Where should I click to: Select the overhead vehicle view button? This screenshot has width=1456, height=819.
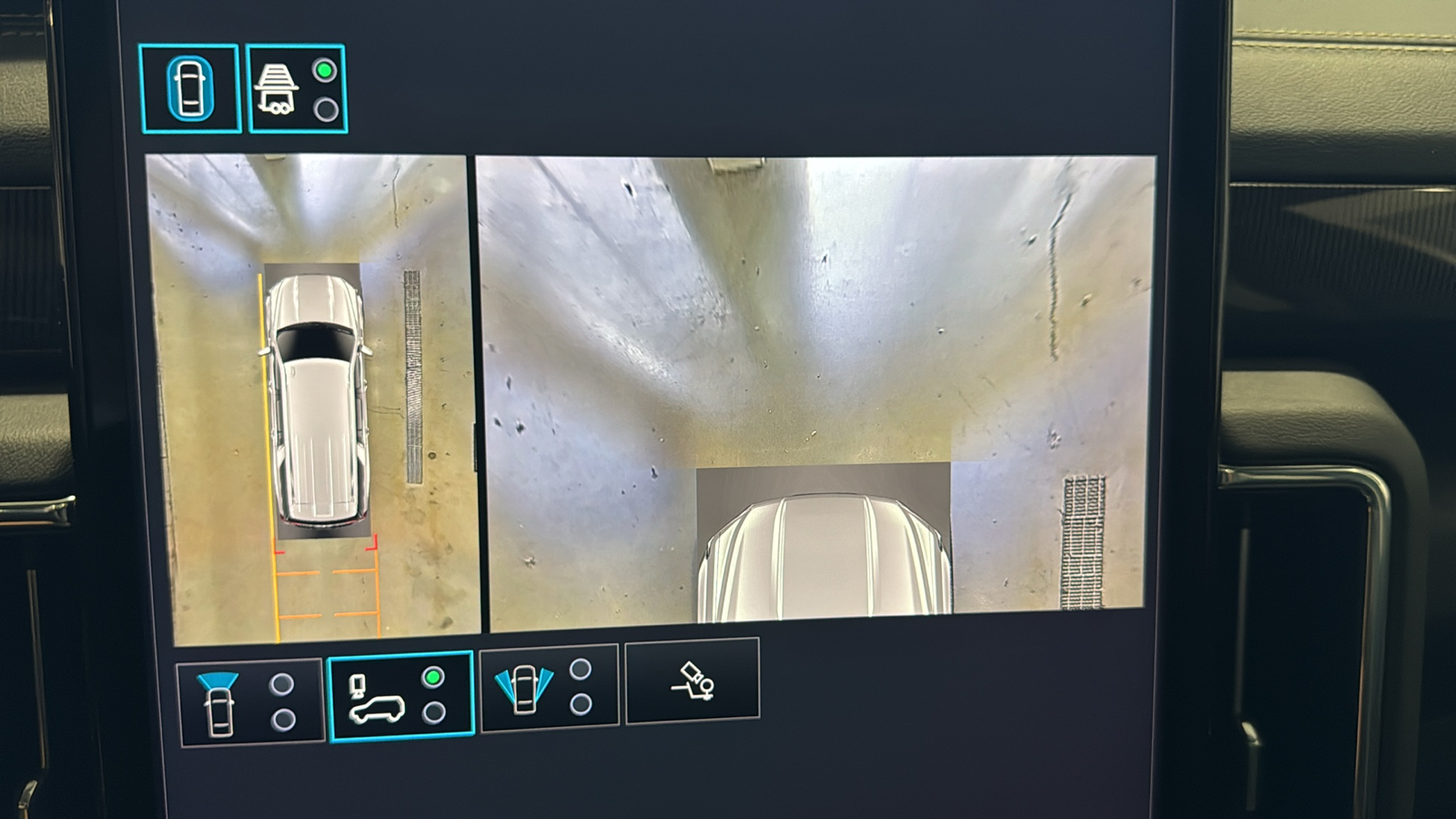pyautogui.click(x=189, y=88)
